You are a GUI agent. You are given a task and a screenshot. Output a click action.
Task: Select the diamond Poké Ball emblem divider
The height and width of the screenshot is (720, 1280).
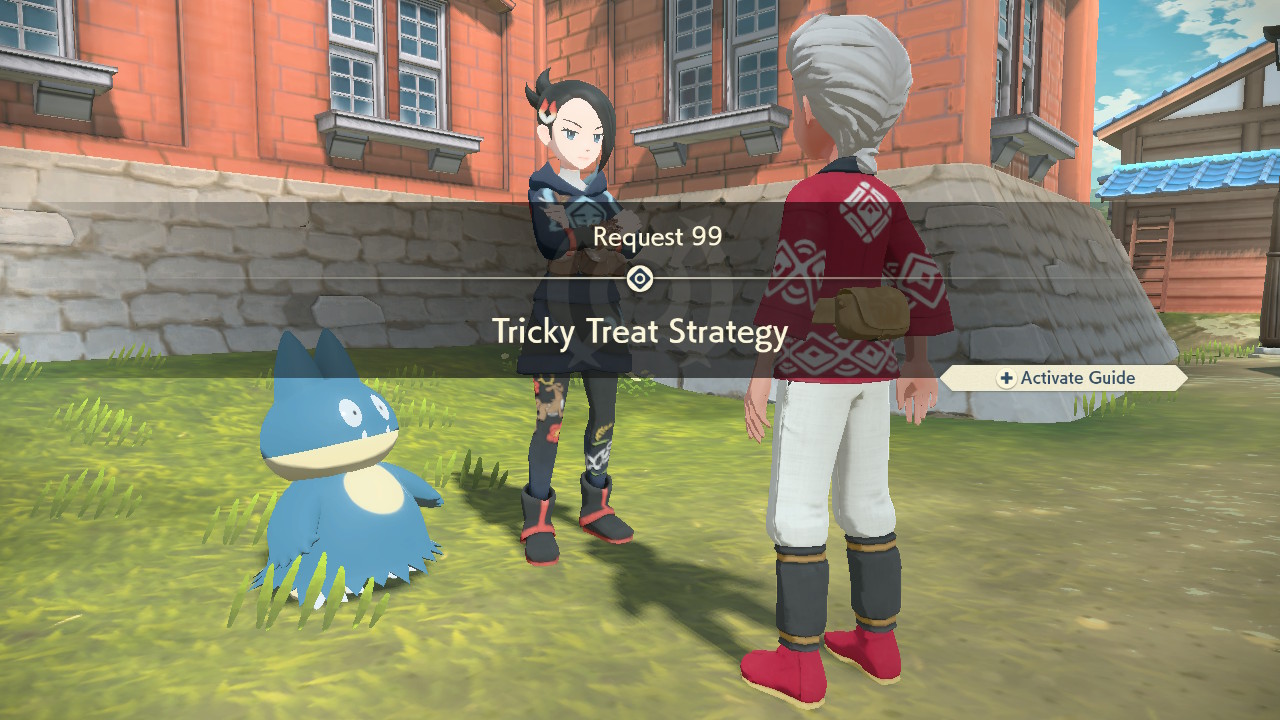click(x=640, y=277)
